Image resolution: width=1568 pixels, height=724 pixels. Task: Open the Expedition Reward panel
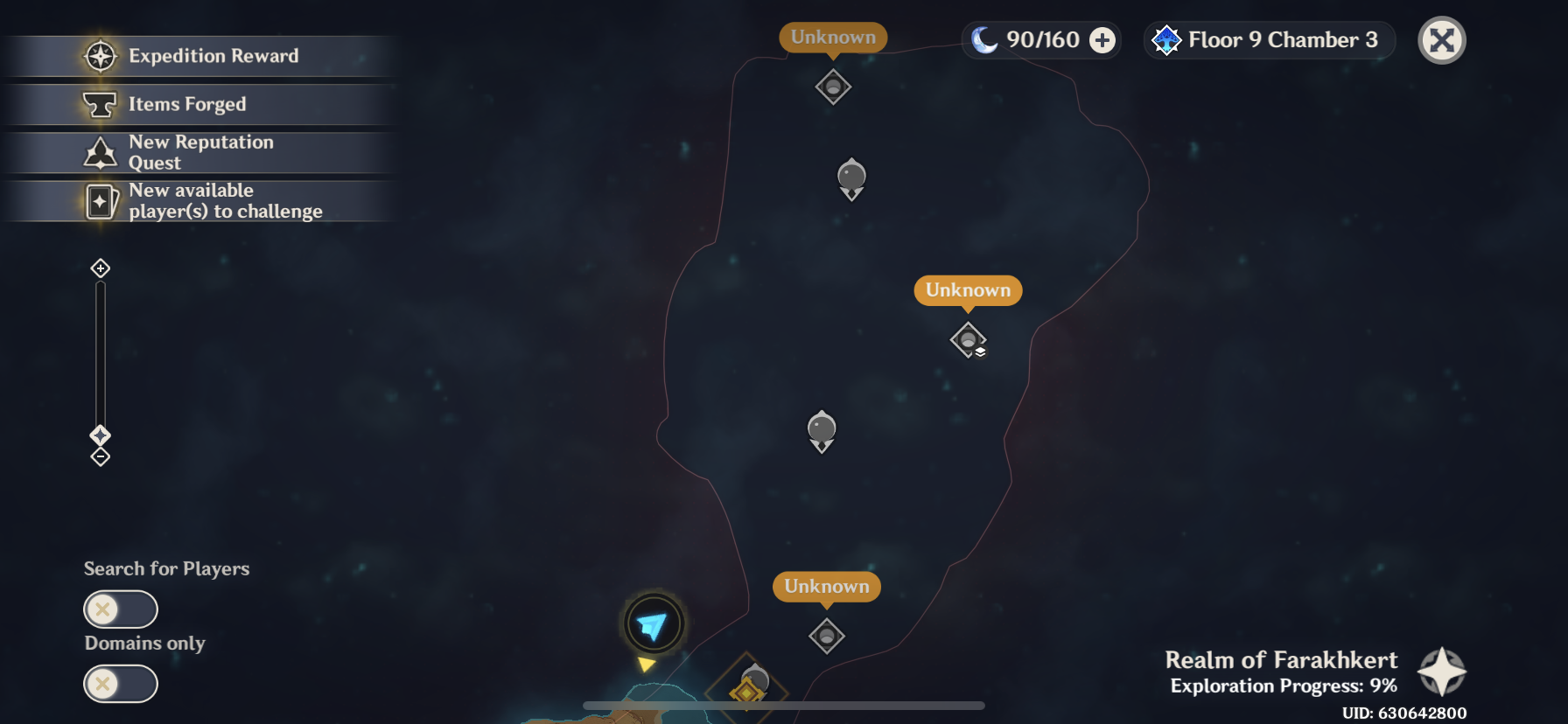213,56
